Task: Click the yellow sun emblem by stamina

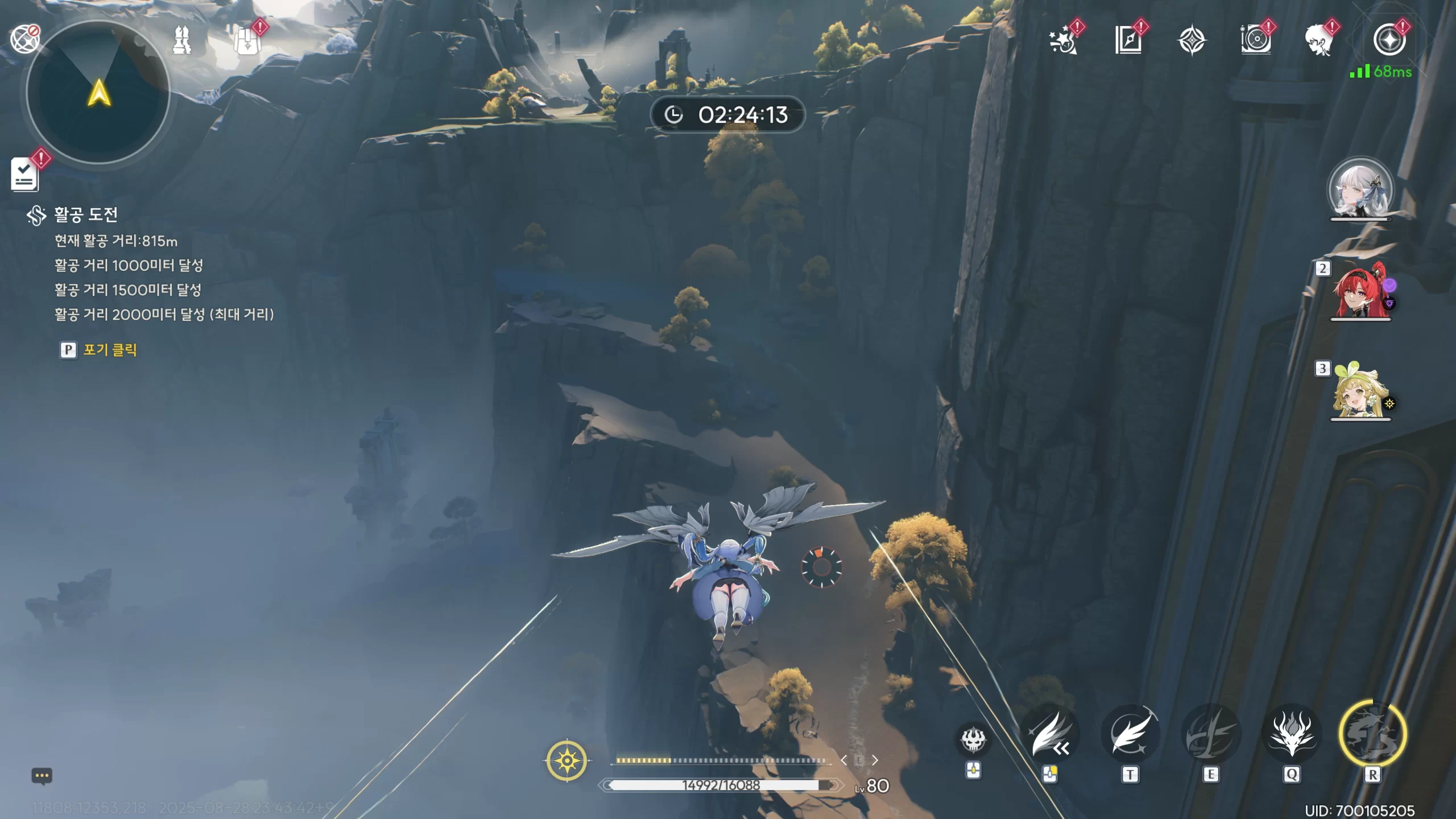Action: (x=567, y=760)
